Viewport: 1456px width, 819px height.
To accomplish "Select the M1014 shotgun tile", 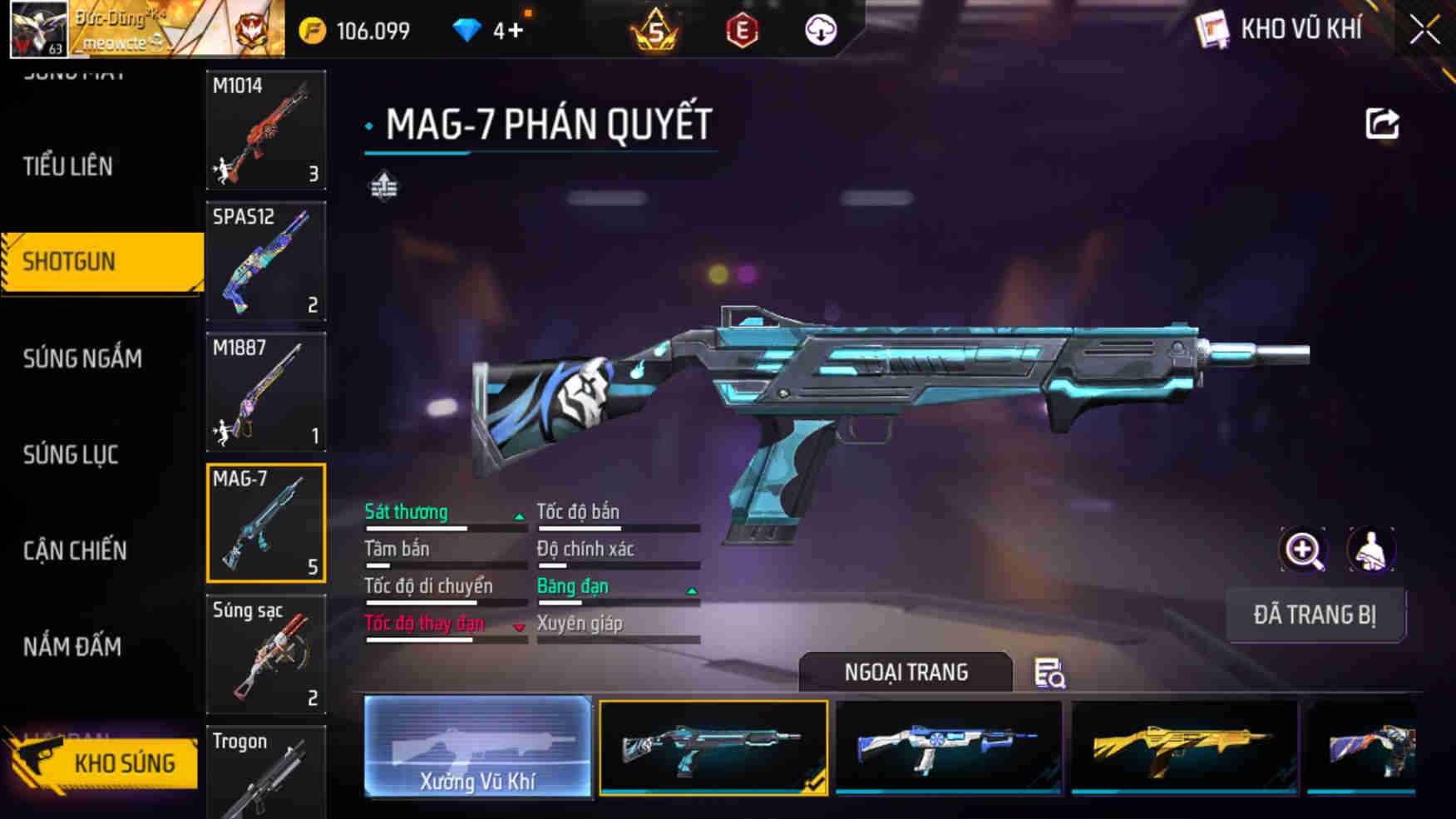I will pos(266,130).
